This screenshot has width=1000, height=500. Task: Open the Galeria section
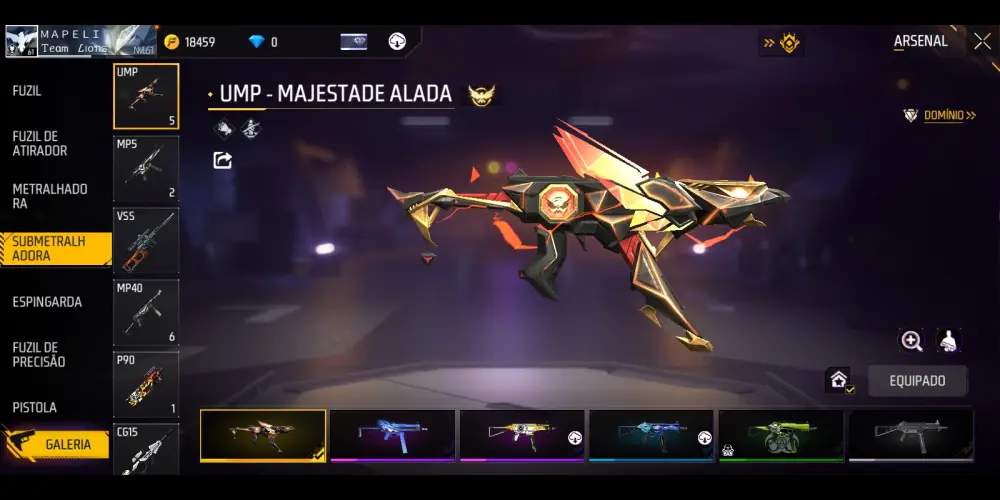coord(67,444)
